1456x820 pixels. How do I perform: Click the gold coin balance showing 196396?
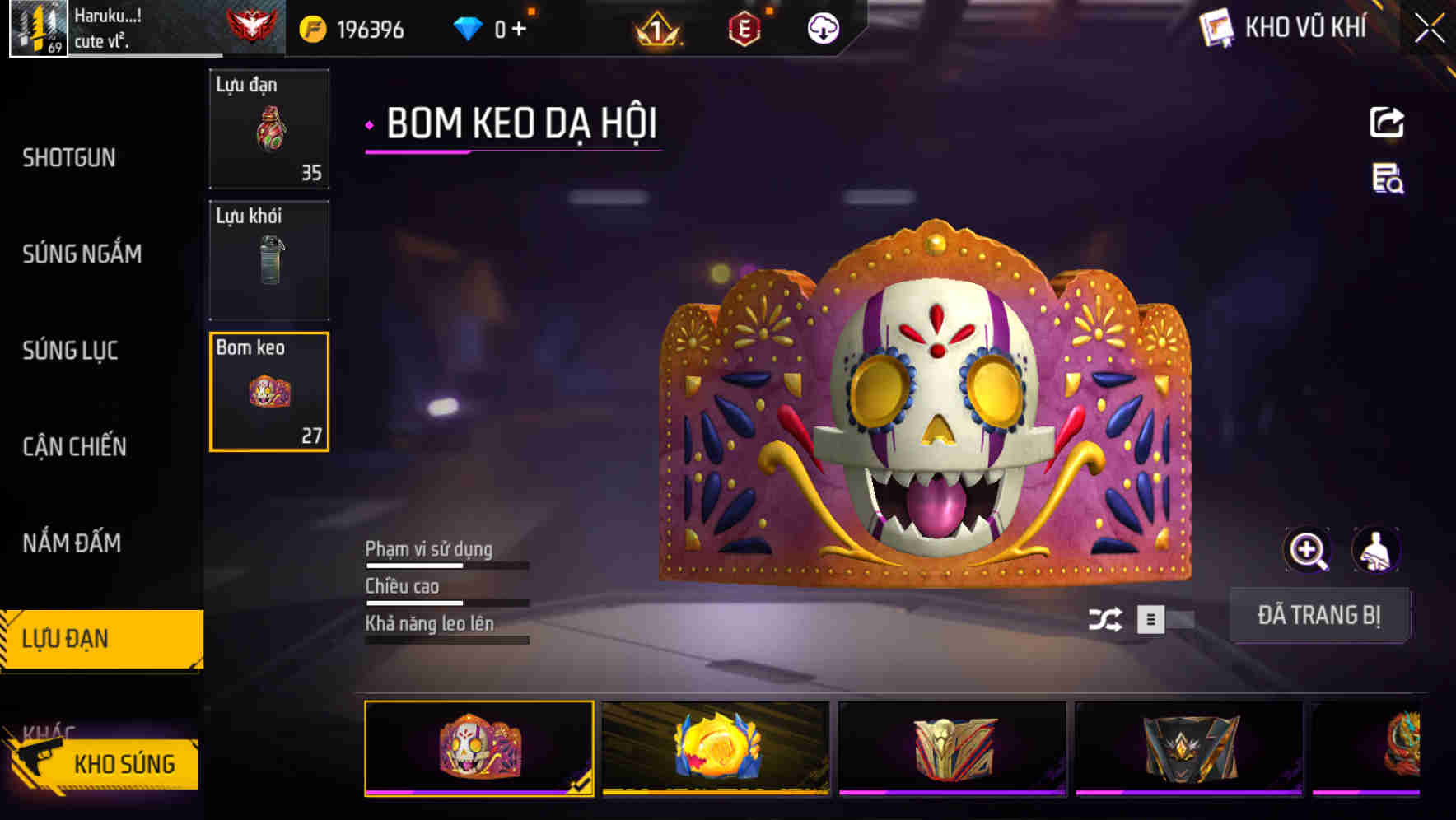click(346, 27)
